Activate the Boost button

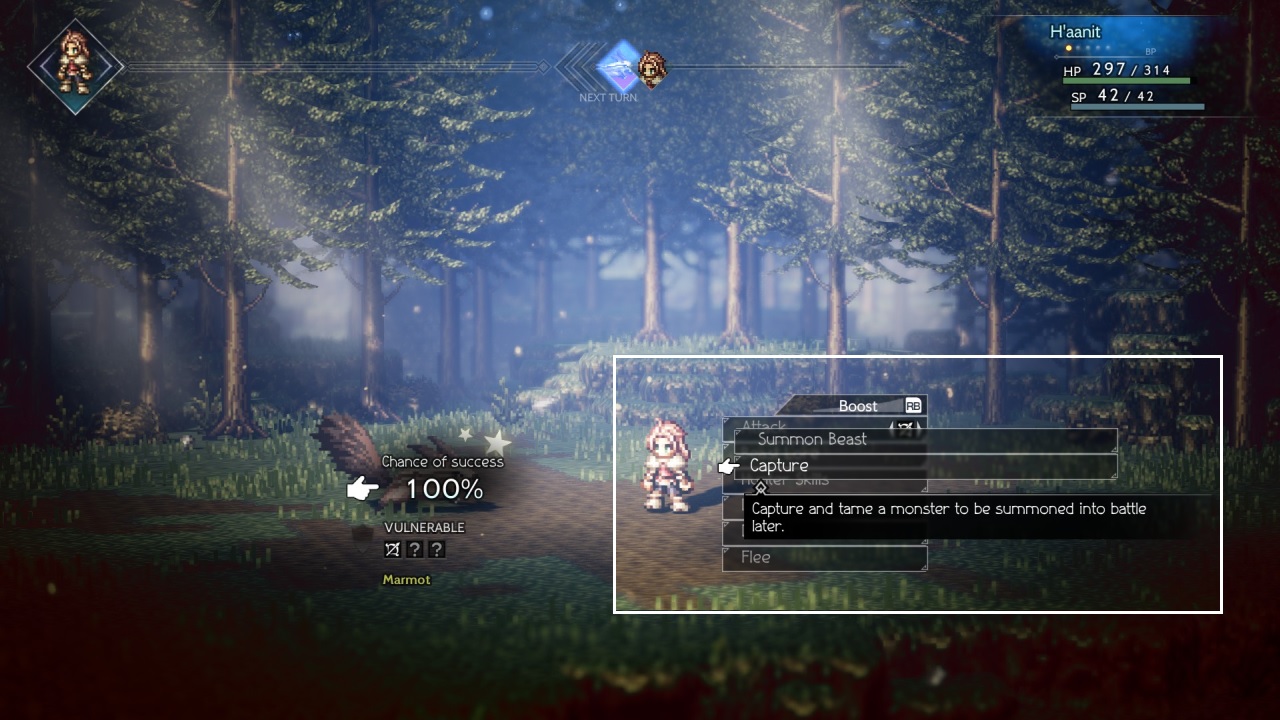(x=858, y=406)
